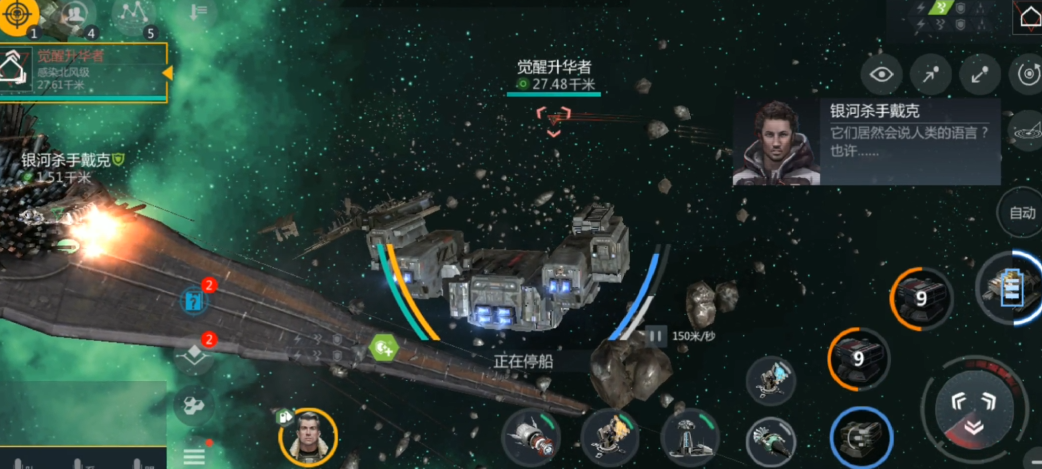
Task: Click the pause button beside 150米/秒
Action: 656,336
